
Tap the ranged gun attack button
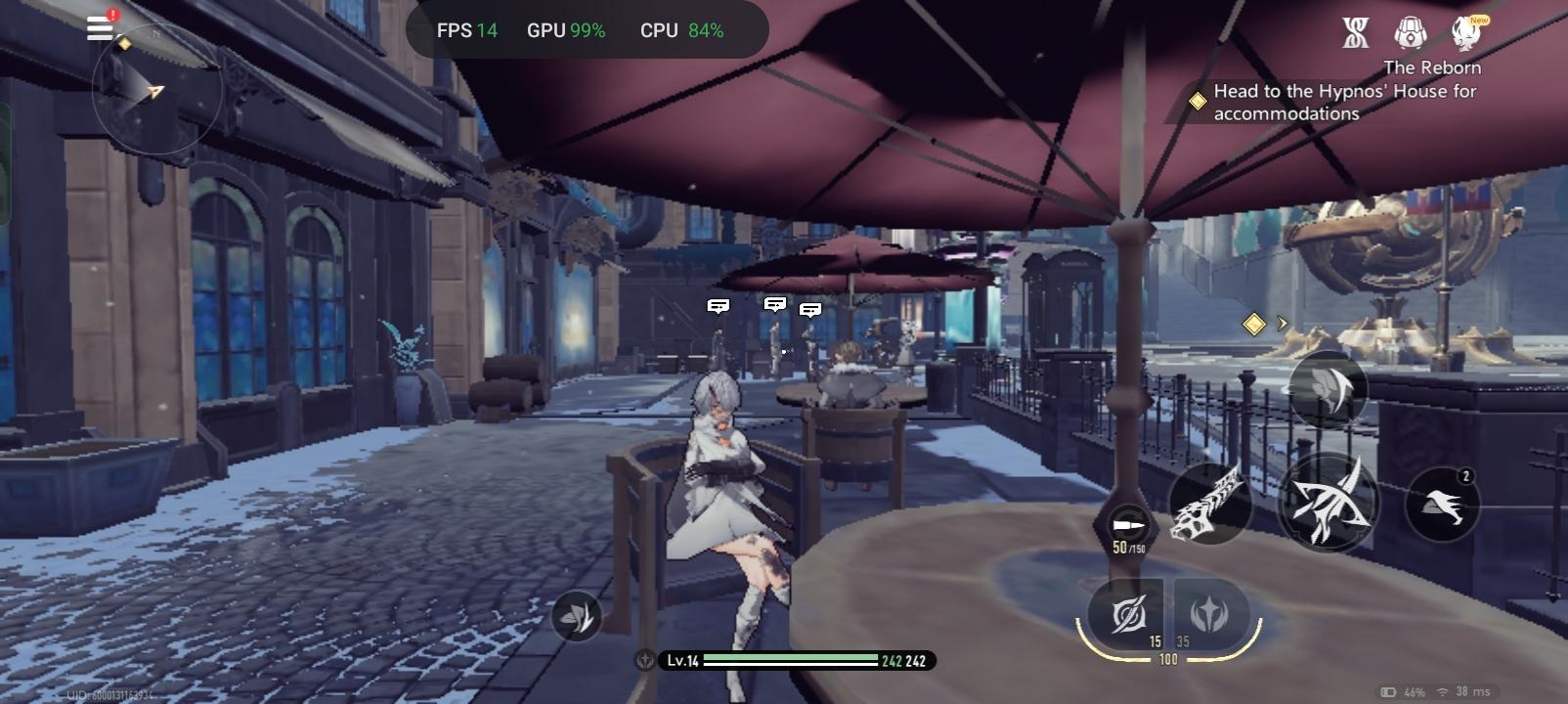tap(1210, 503)
